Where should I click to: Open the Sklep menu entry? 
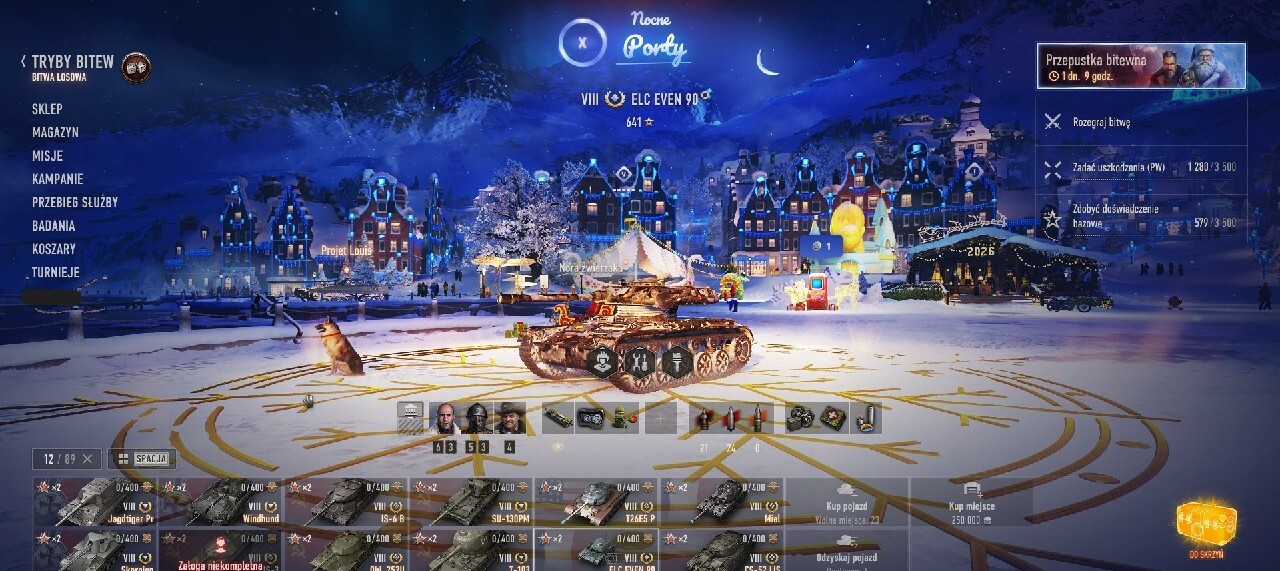[x=47, y=109]
